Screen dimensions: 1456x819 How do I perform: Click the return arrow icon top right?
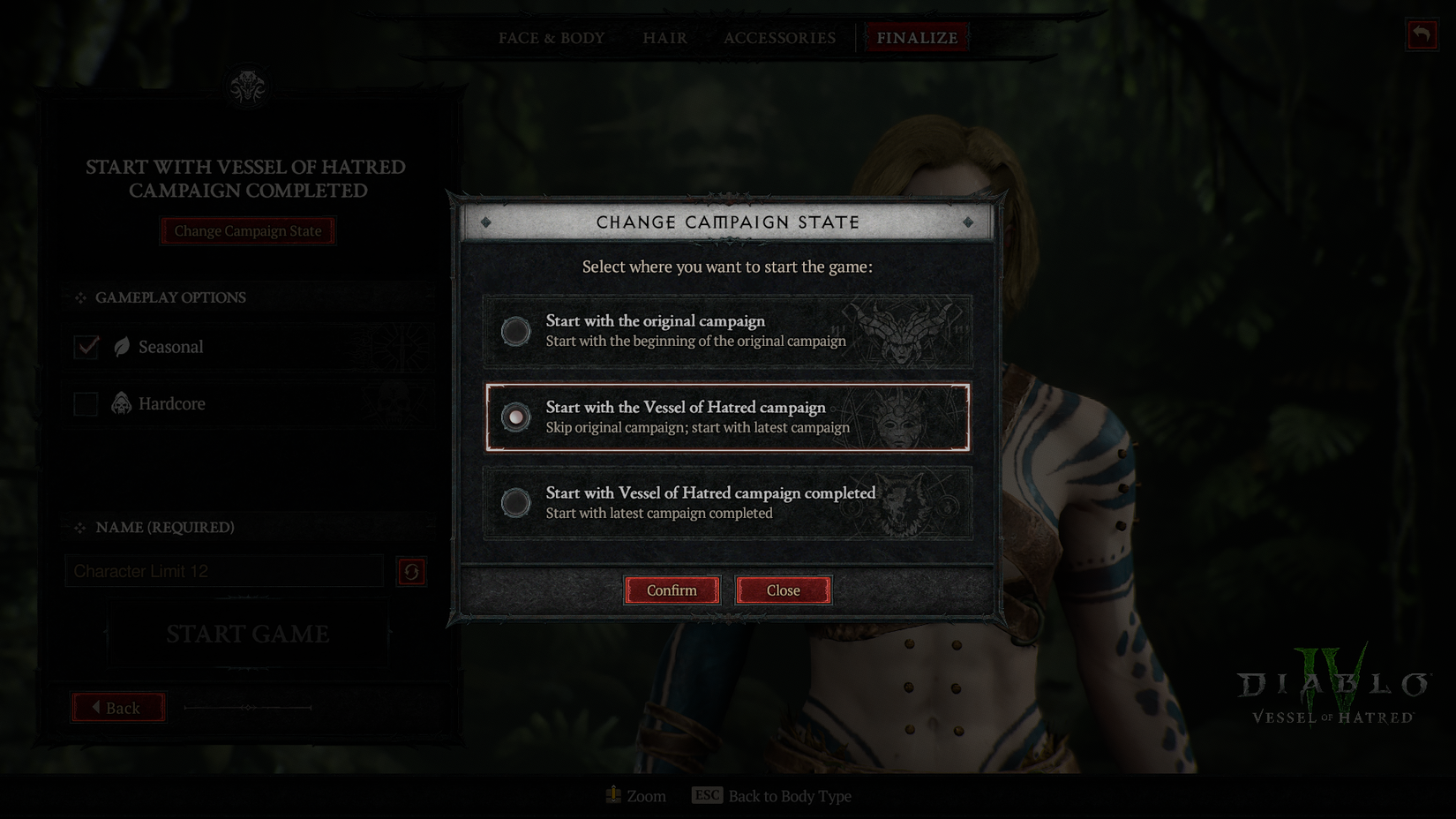click(1421, 35)
